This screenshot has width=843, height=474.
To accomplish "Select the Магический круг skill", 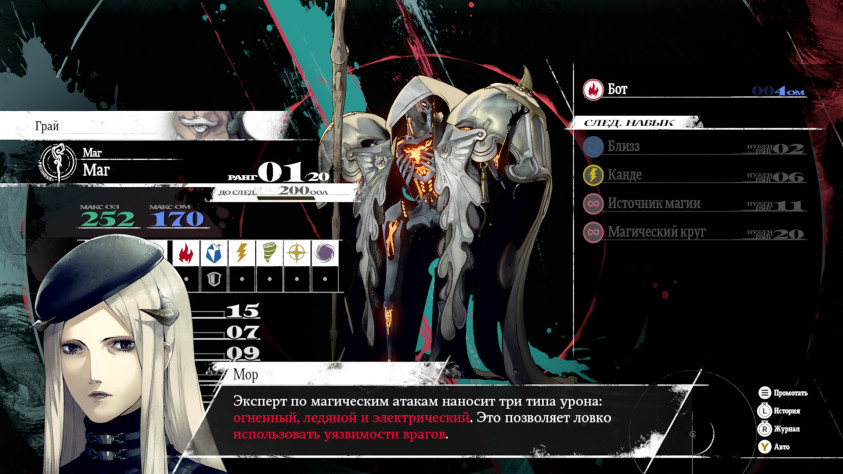I will [690, 232].
